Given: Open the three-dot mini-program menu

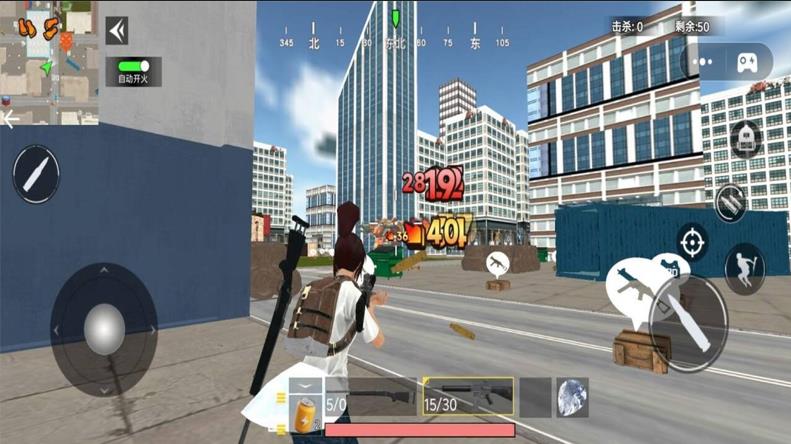Looking at the screenshot, I should click(x=705, y=62).
